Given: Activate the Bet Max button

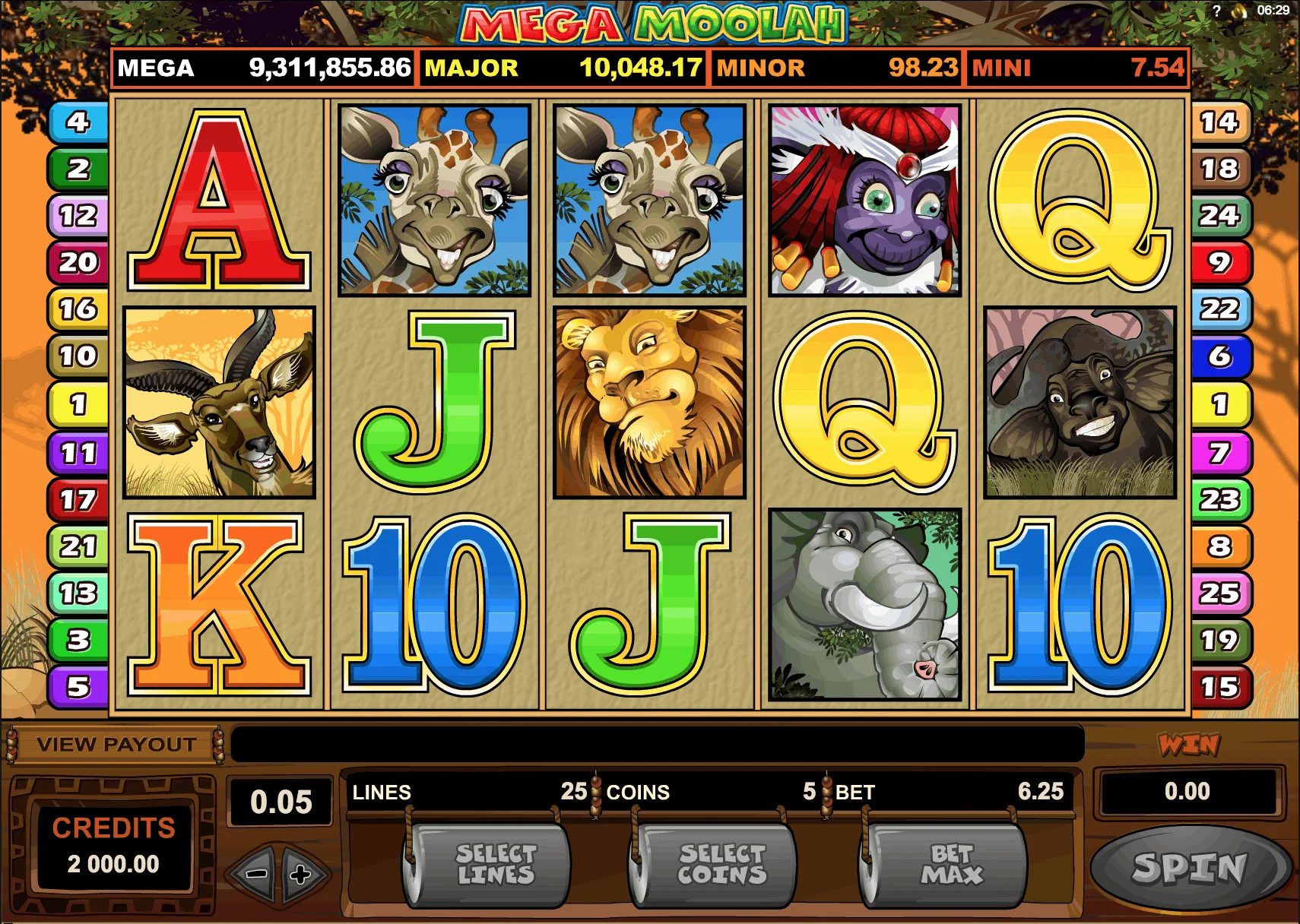Looking at the screenshot, I should pos(950,865).
